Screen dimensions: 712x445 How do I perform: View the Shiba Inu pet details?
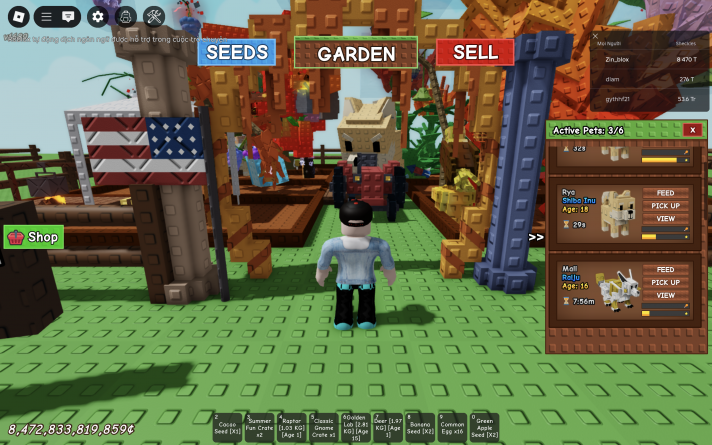(x=665, y=218)
